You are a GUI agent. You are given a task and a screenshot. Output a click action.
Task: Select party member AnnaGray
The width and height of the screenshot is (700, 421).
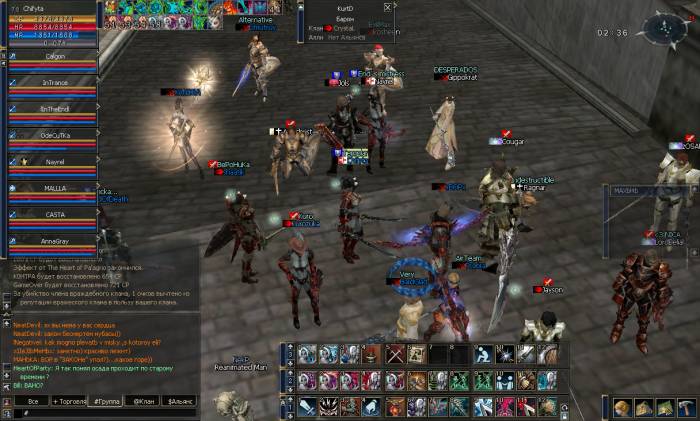click(x=53, y=241)
